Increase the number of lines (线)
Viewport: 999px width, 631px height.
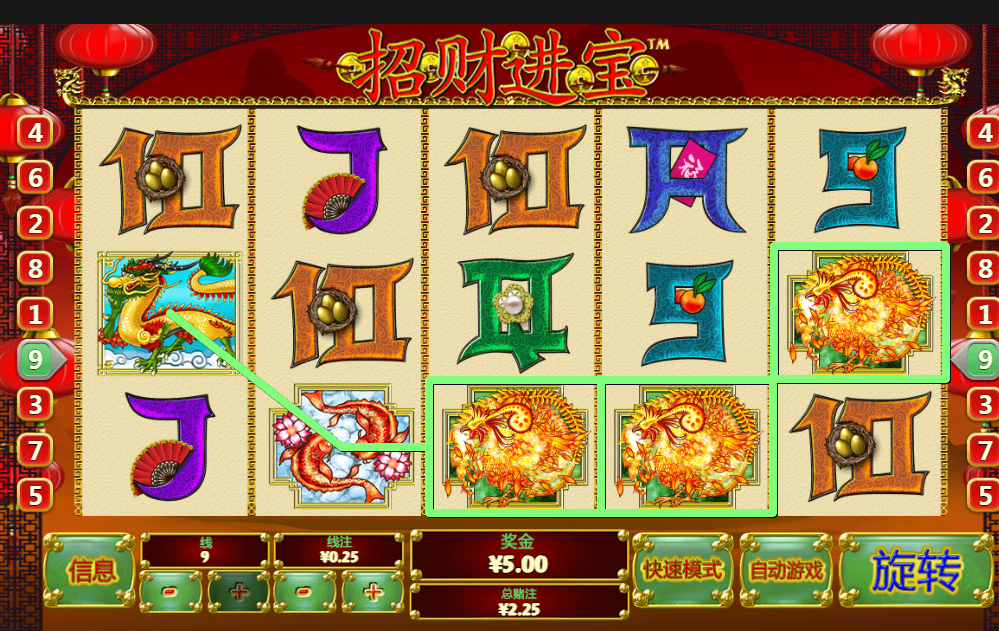click(x=238, y=592)
